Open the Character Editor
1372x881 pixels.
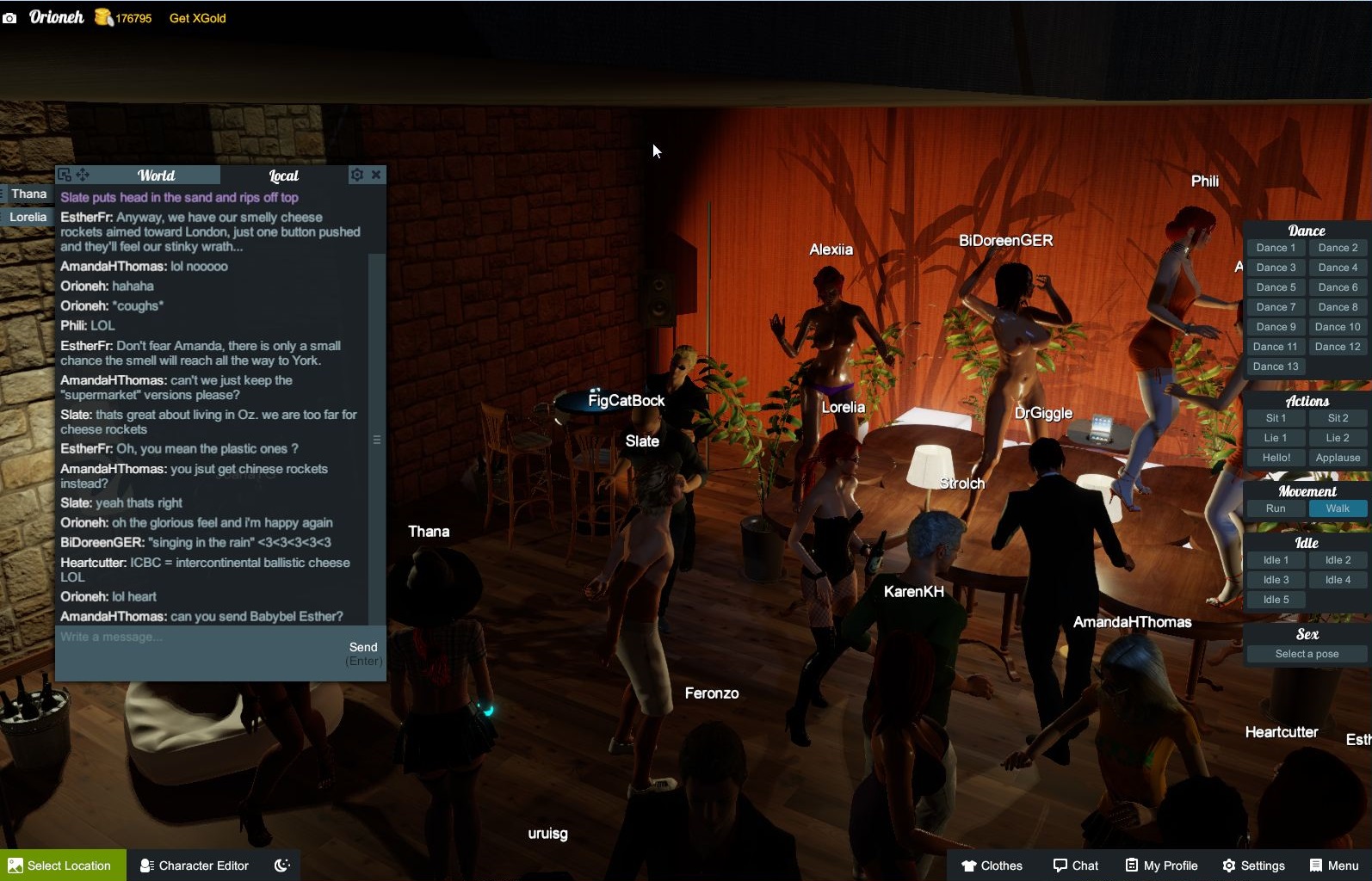tap(195, 866)
